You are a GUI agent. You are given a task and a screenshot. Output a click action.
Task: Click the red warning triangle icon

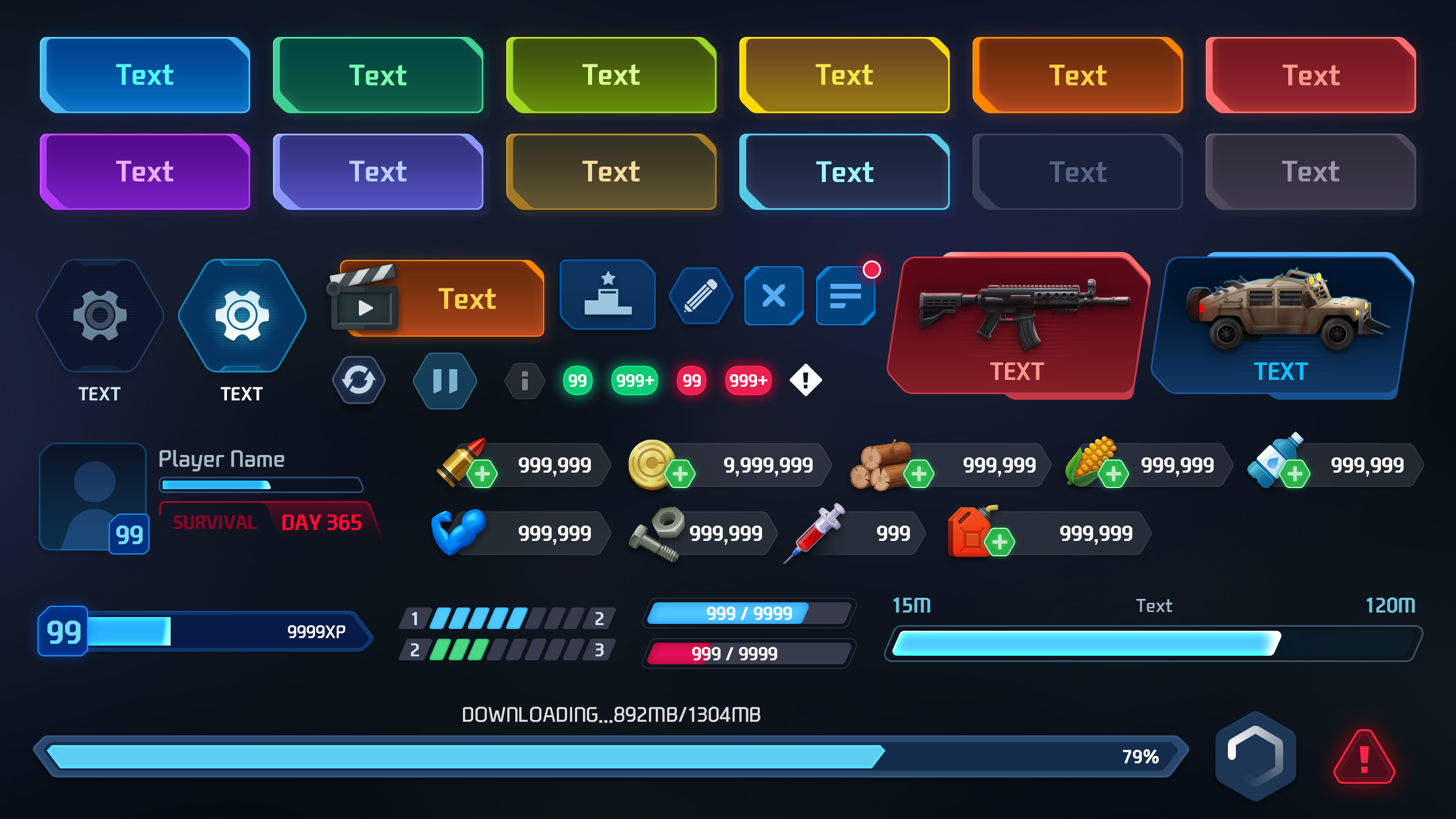[1364, 758]
